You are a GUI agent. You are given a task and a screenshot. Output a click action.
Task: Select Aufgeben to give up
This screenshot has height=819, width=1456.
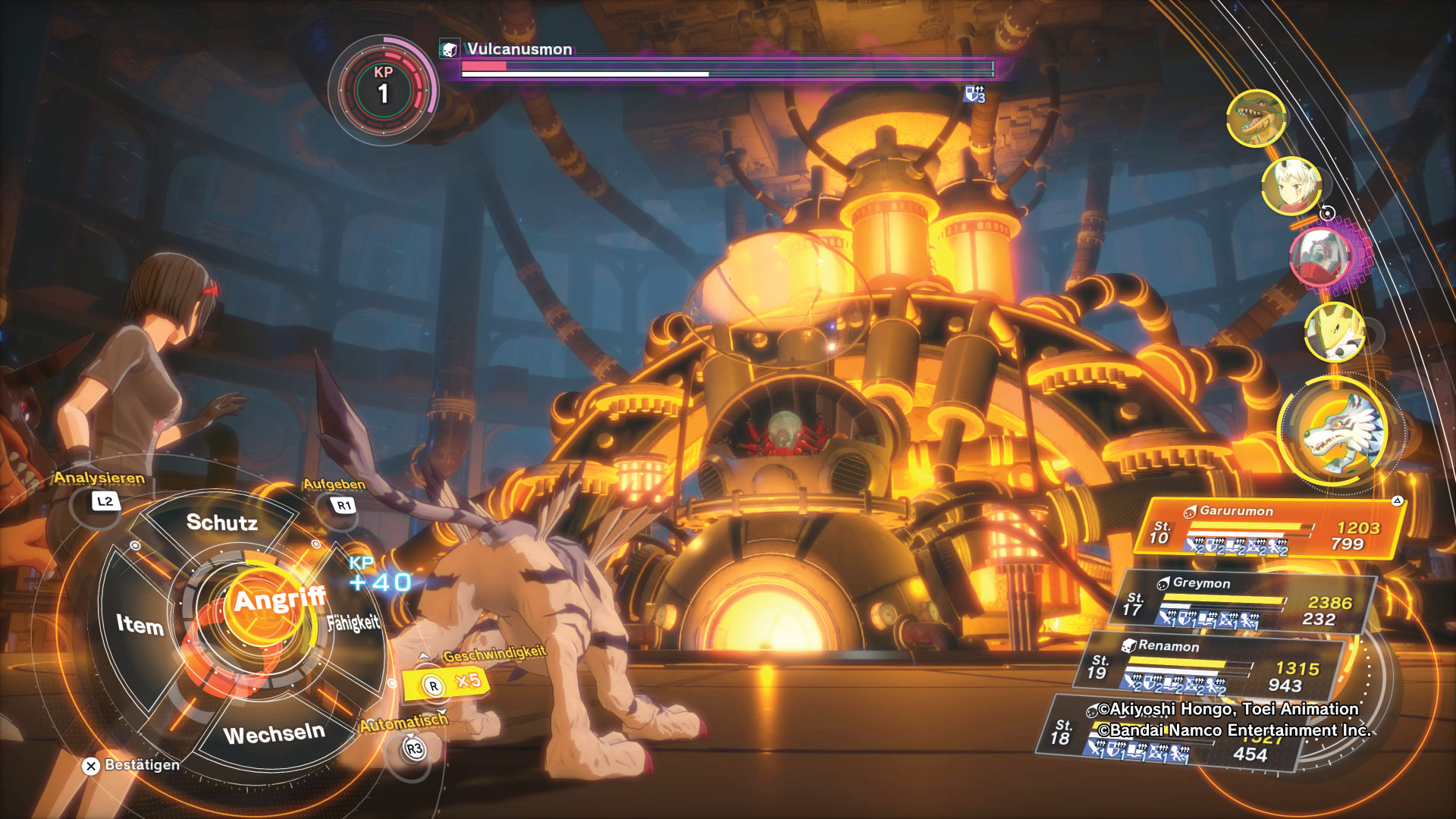[x=344, y=505]
